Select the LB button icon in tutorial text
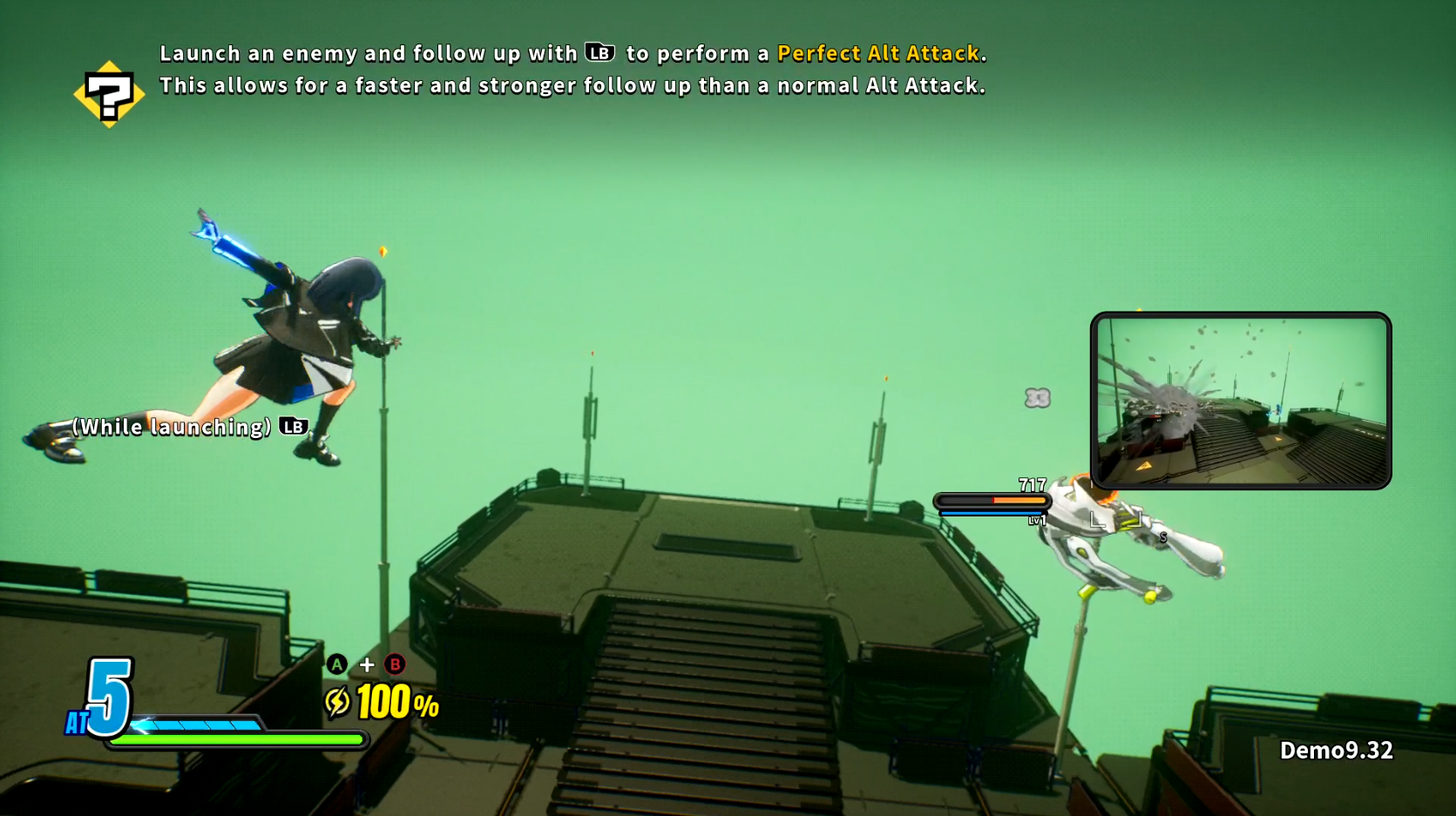 [599, 53]
